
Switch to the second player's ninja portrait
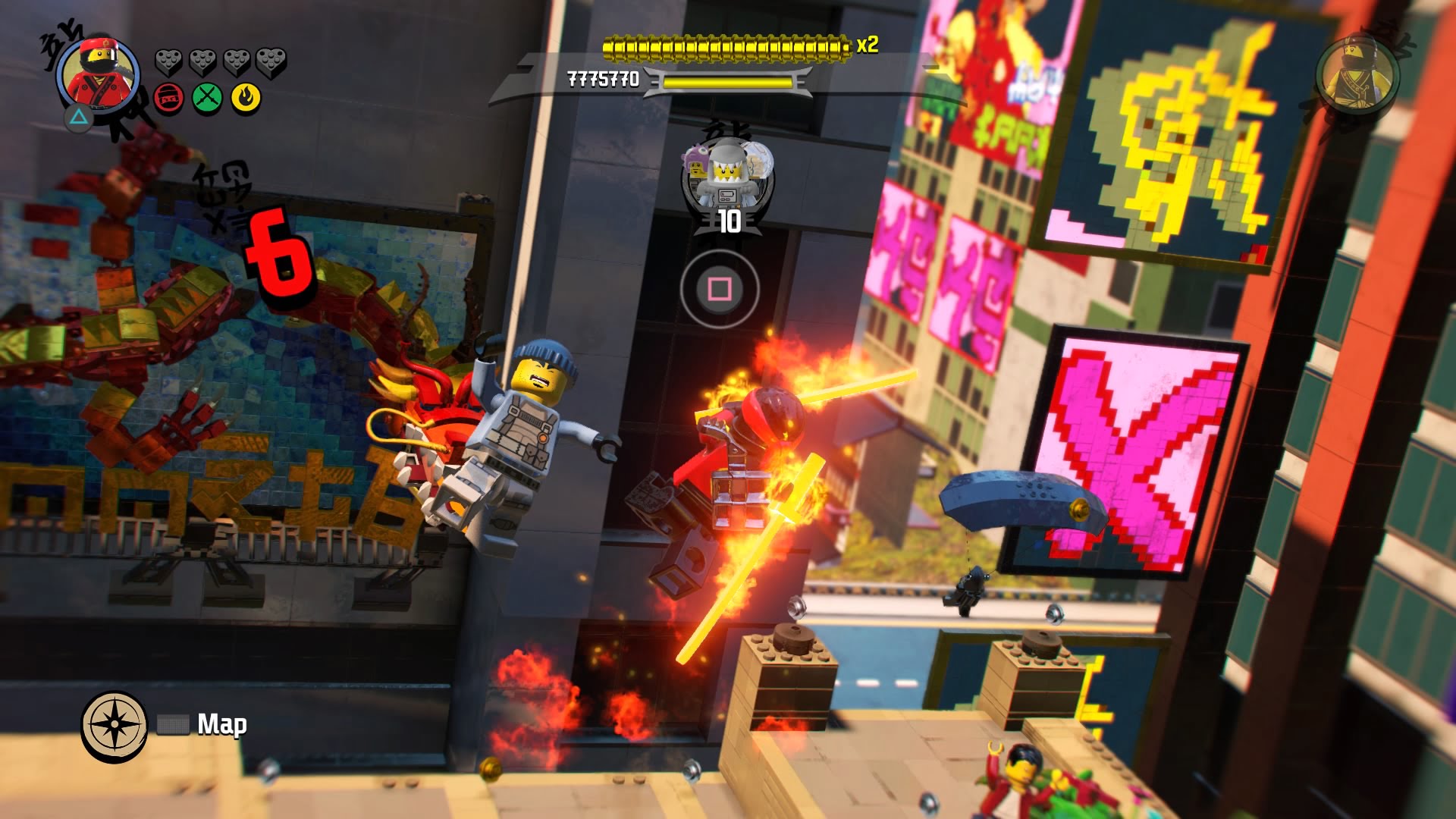[1357, 74]
